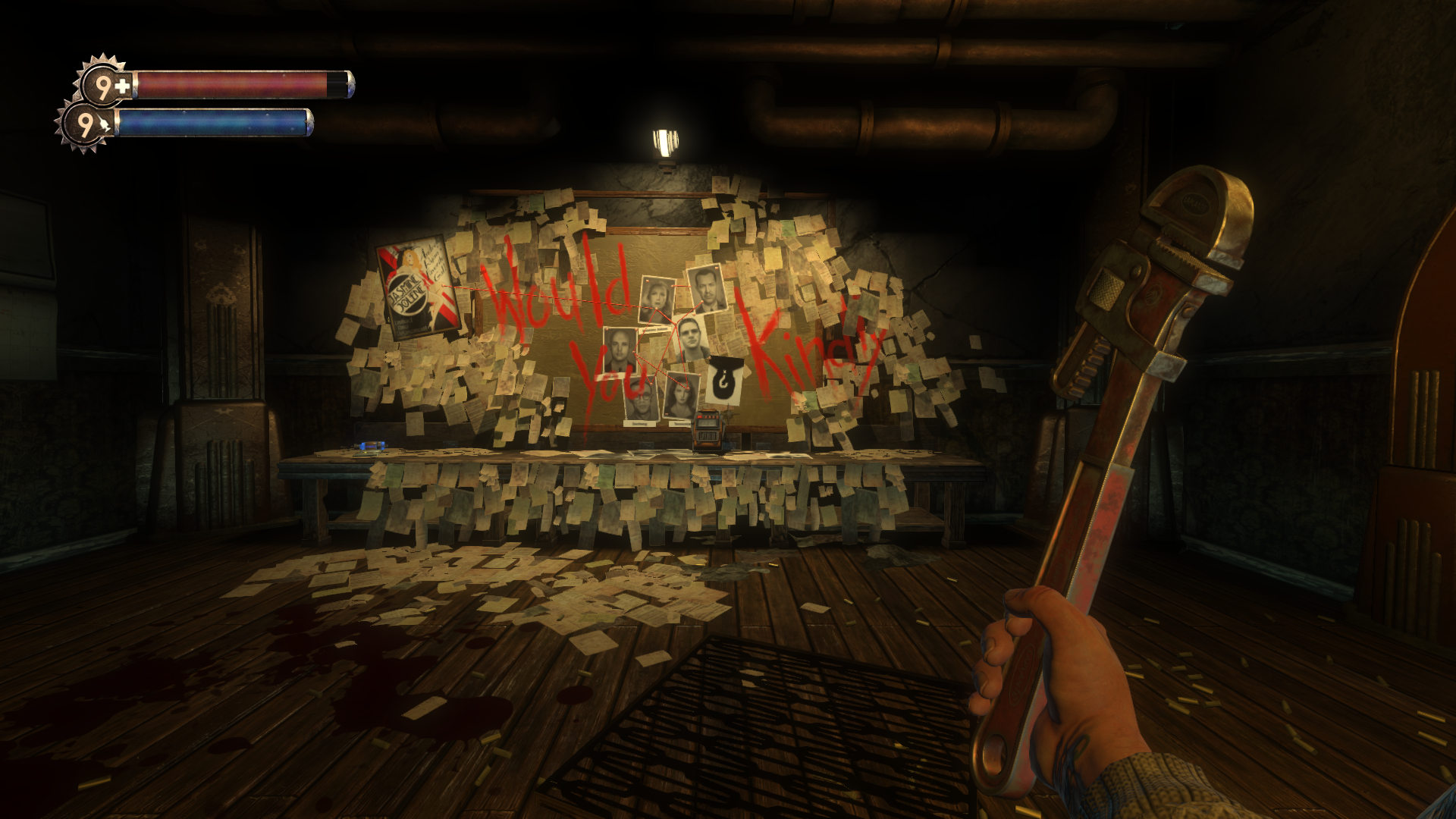Viewport: 1456px width, 819px height.
Task: Click the photo of the man wearing round glasses
Action: 642,398
